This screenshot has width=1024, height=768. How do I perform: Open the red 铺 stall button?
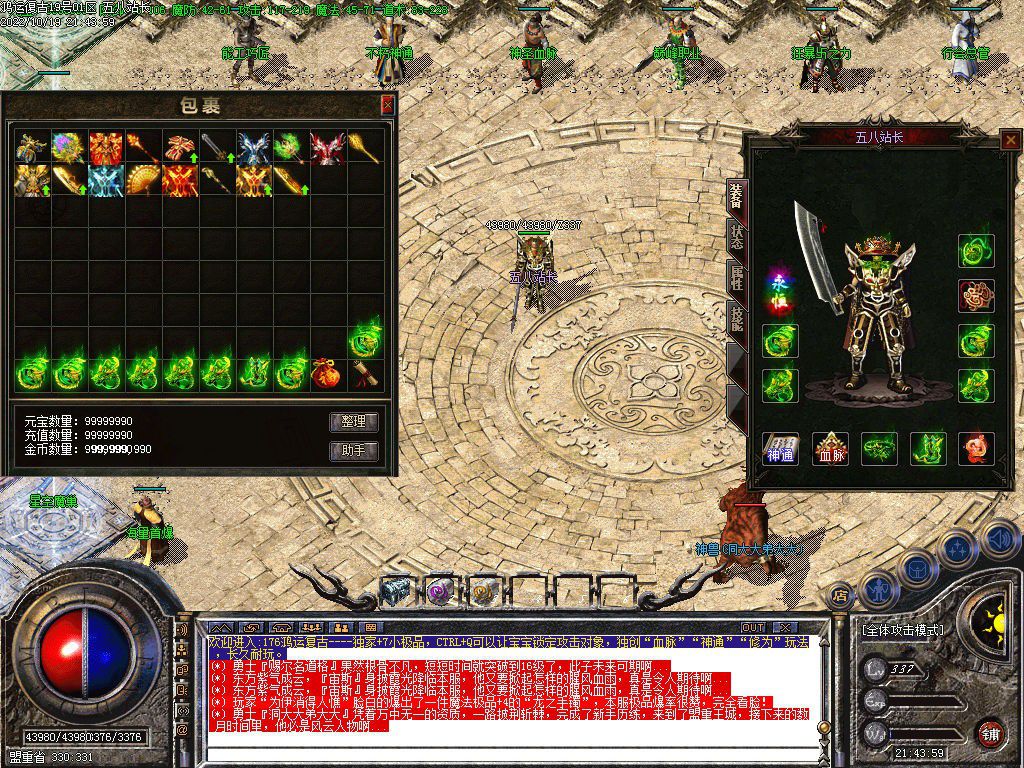tap(990, 733)
